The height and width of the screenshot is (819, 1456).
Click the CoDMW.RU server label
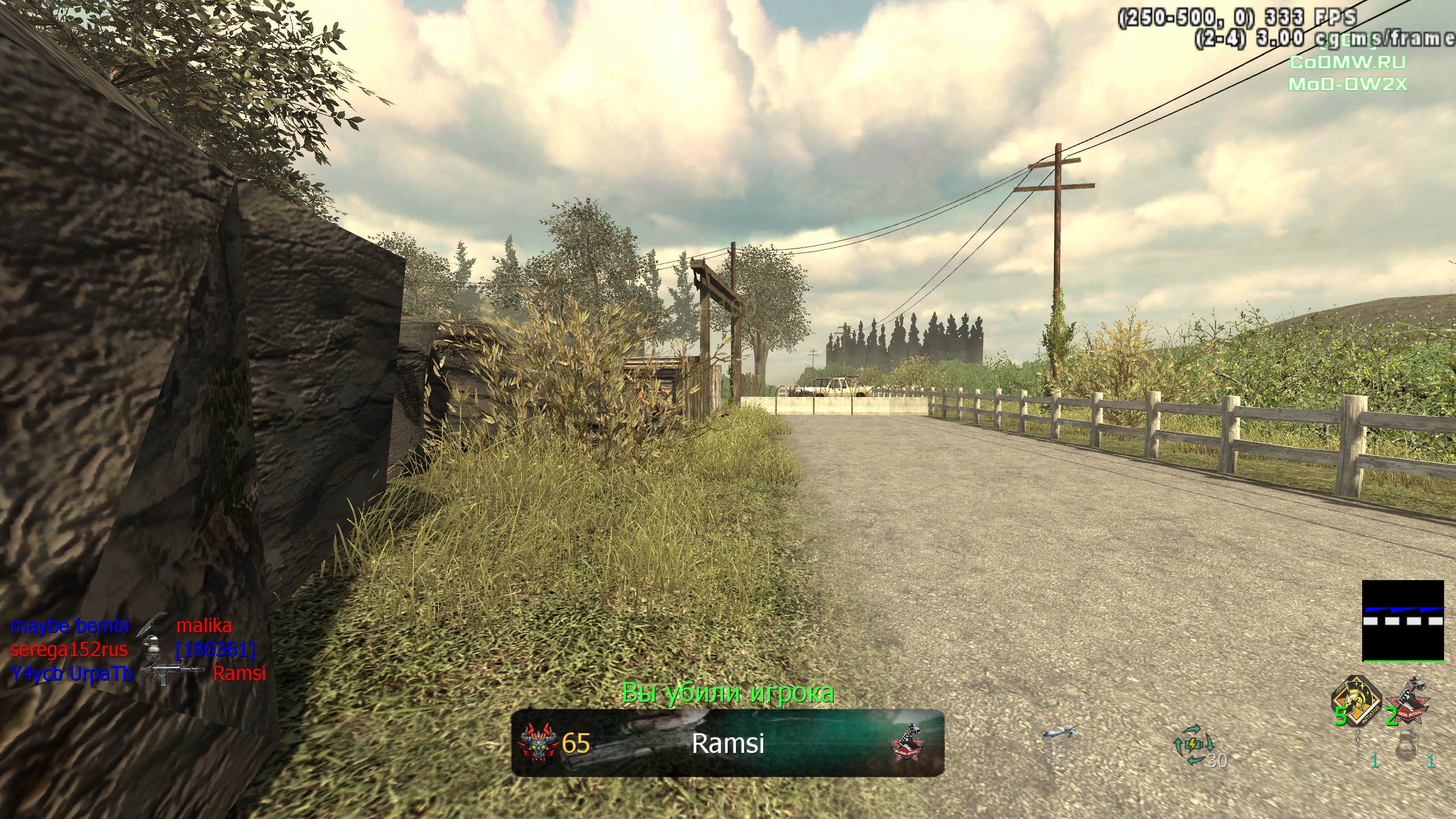click(x=1346, y=61)
